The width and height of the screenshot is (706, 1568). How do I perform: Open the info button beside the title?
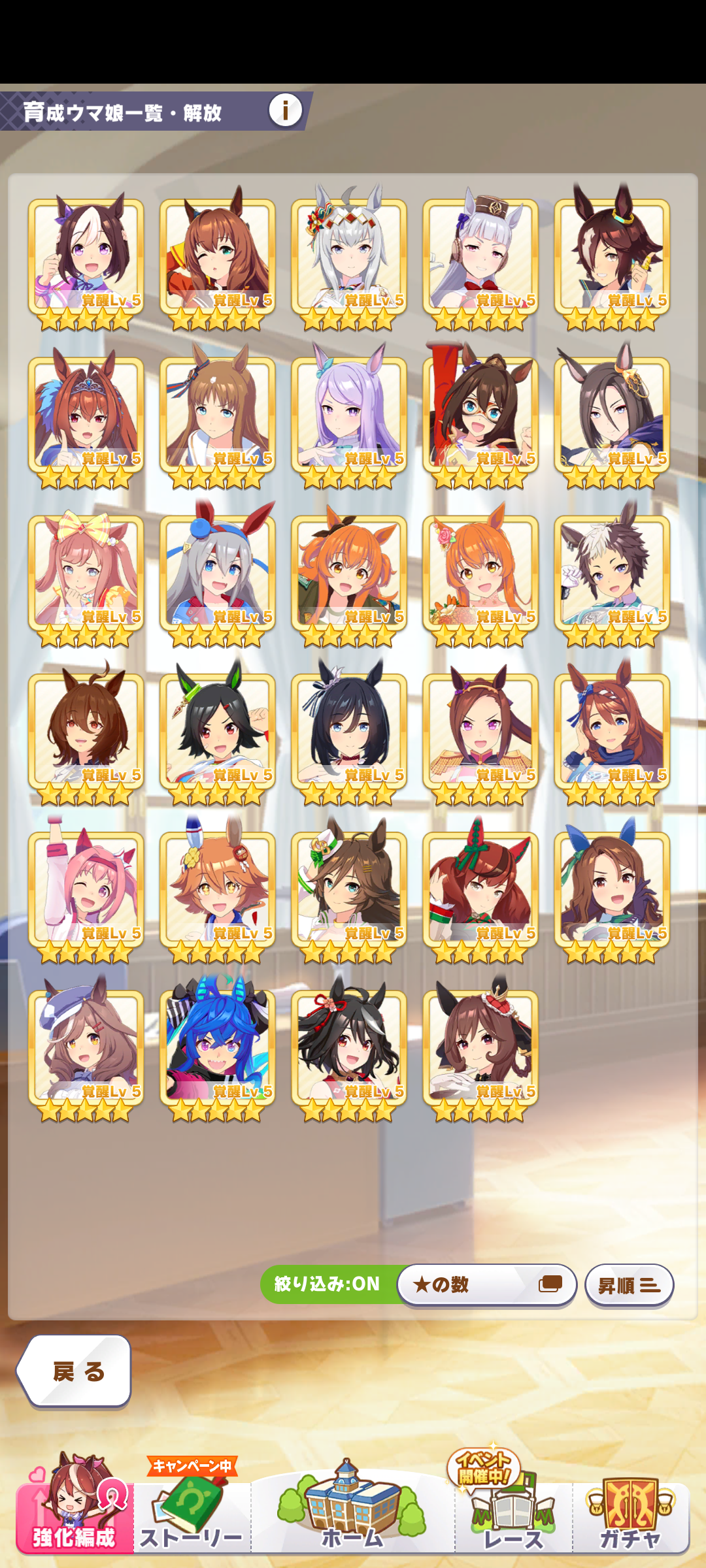point(285,110)
